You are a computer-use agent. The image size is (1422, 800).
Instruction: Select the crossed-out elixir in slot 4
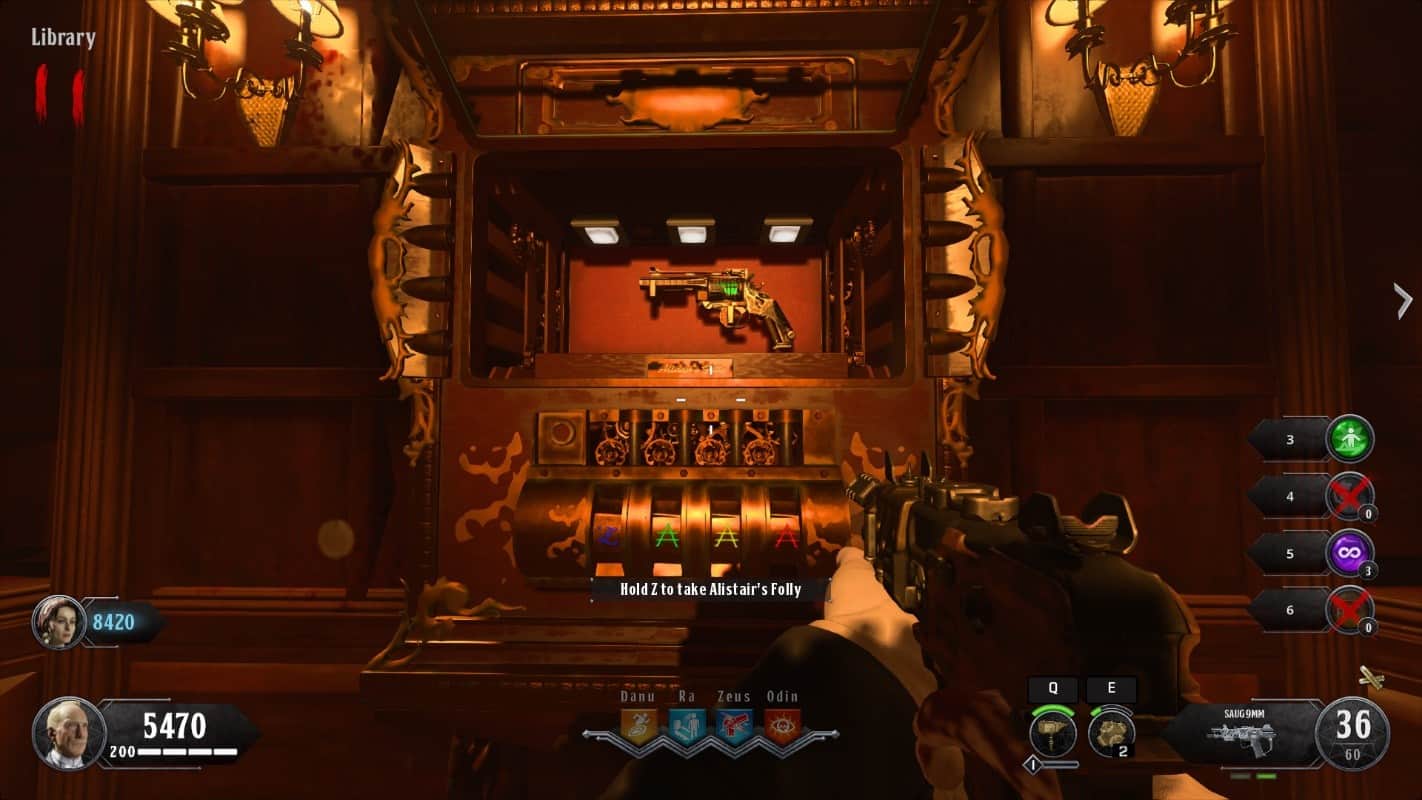1350,496
